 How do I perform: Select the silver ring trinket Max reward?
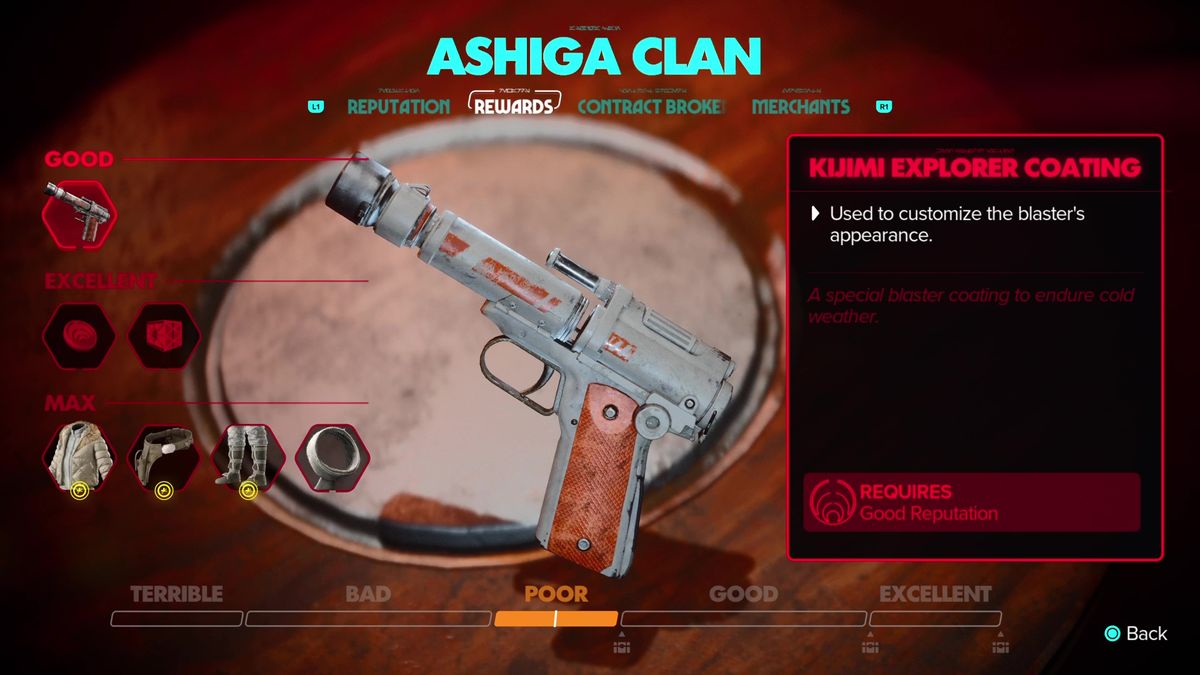click(x=333, y=459)
